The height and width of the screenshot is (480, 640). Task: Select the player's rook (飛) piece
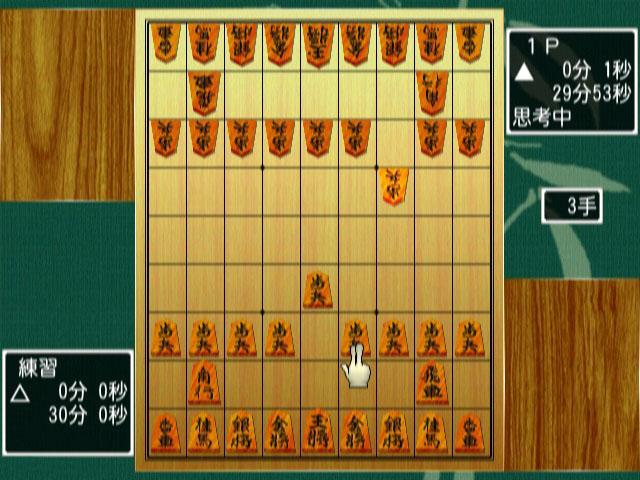pos(432,385)
